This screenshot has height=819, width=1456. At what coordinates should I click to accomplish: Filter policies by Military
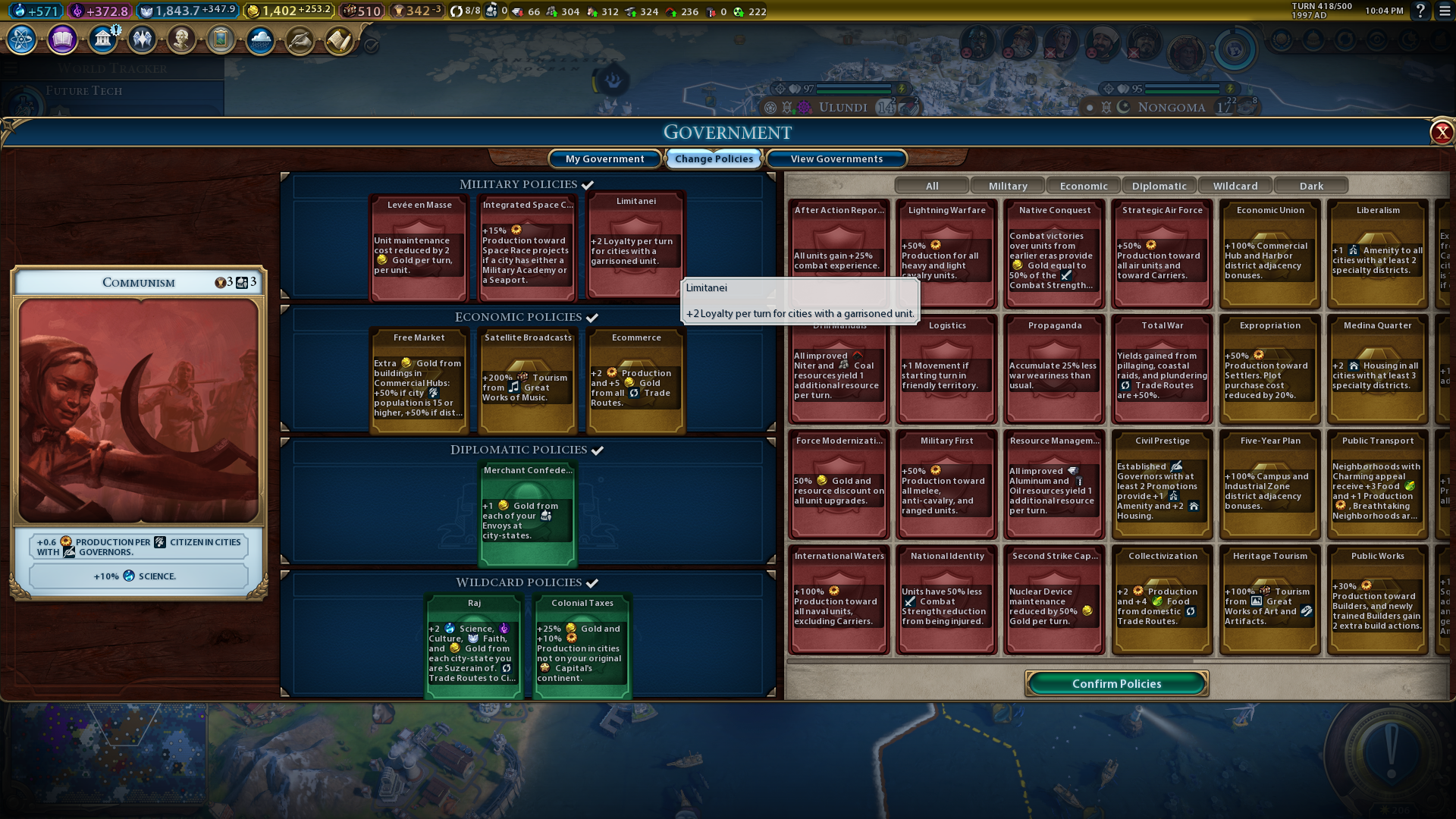click(1008, 186)
